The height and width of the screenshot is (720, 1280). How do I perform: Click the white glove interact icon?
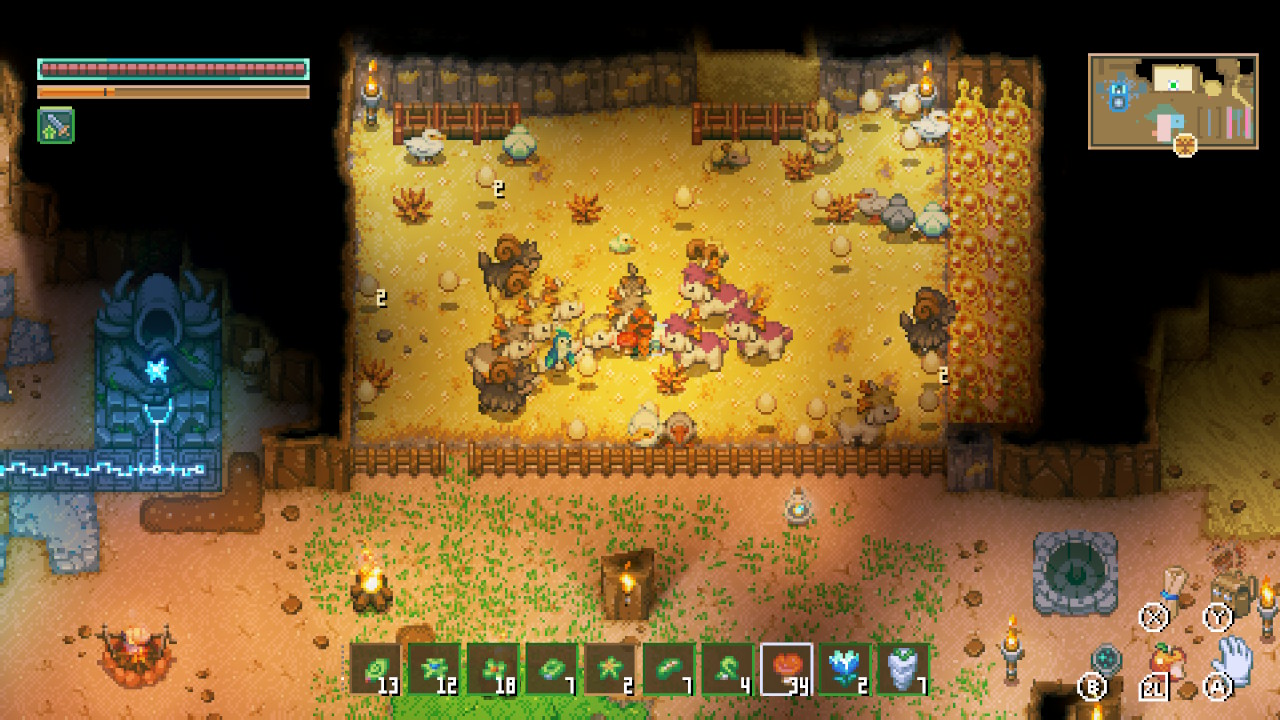[x=1234, y=658]
